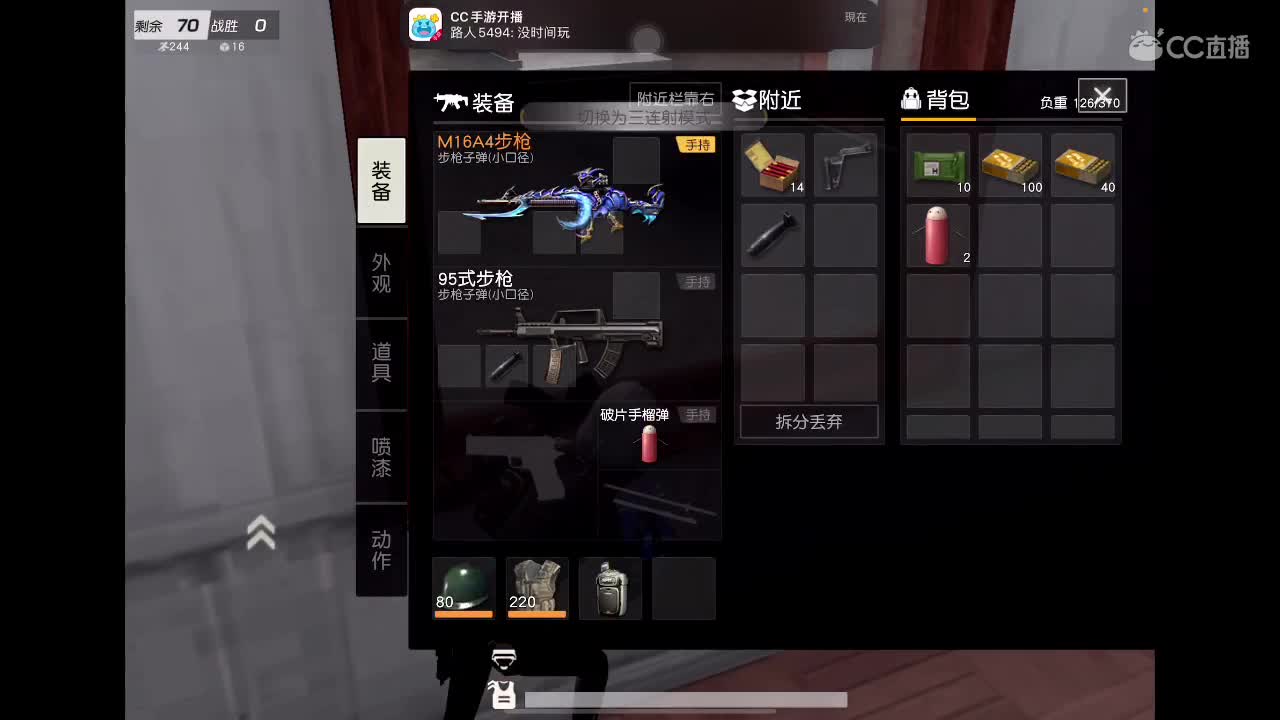Select the tactical vest with 220 durability

536,585
